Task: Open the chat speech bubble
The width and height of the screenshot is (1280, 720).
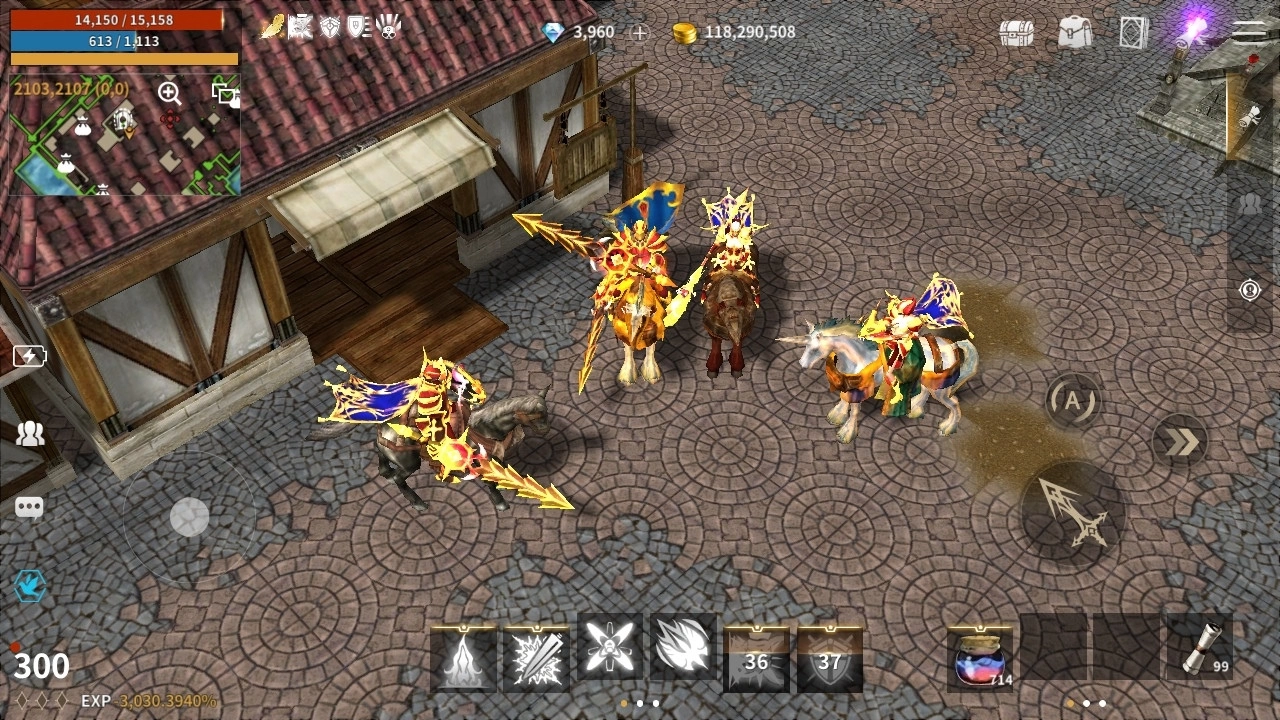Action: (x=29, y=508)
